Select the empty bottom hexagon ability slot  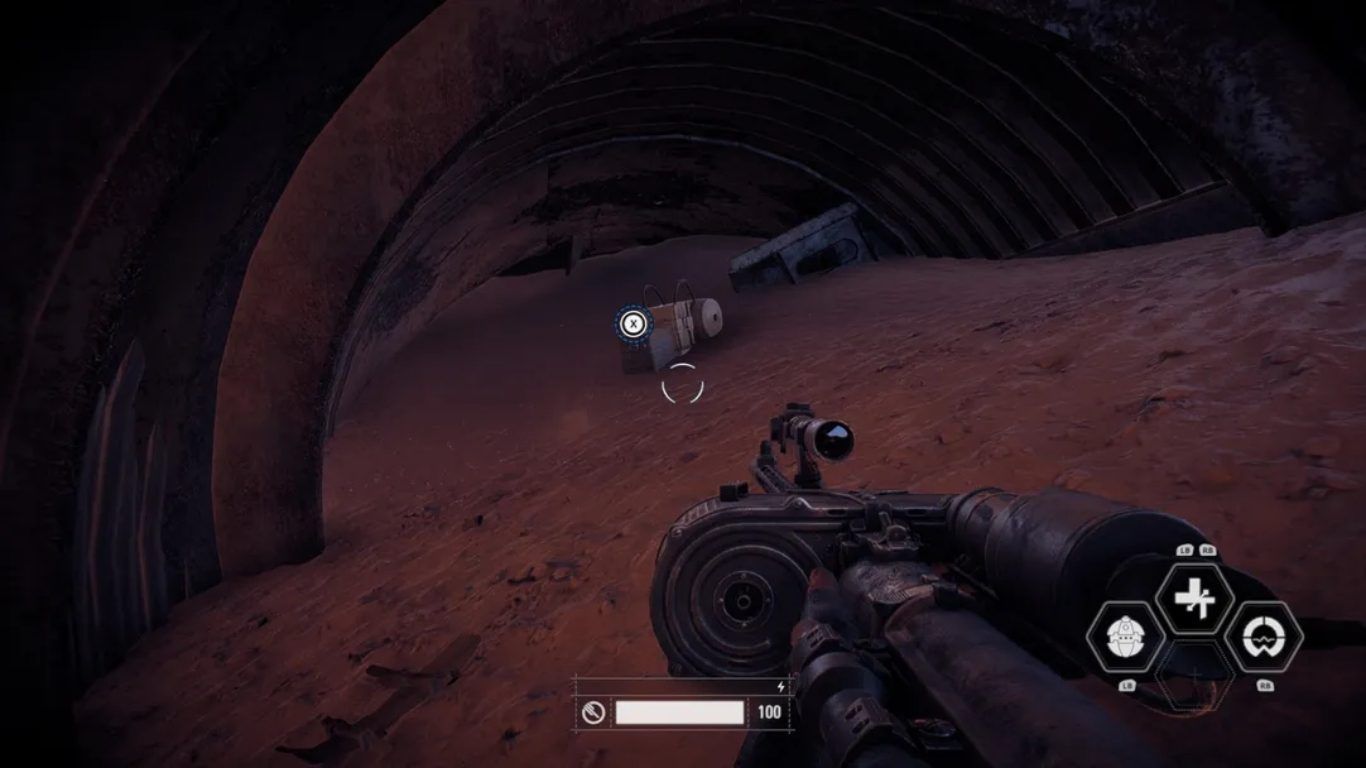[x=1194, y=675]
